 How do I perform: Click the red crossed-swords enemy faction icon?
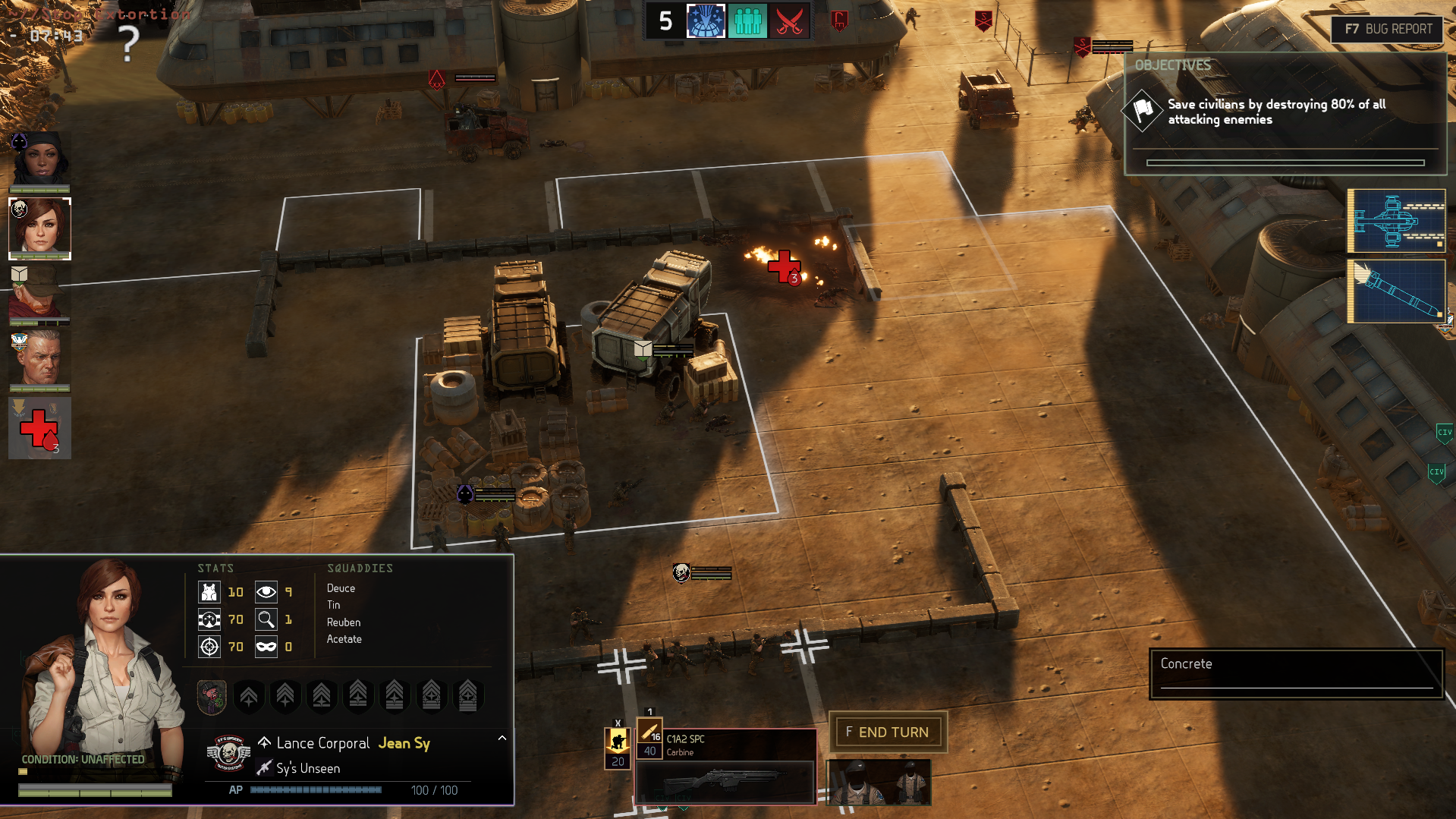[789, 20]
